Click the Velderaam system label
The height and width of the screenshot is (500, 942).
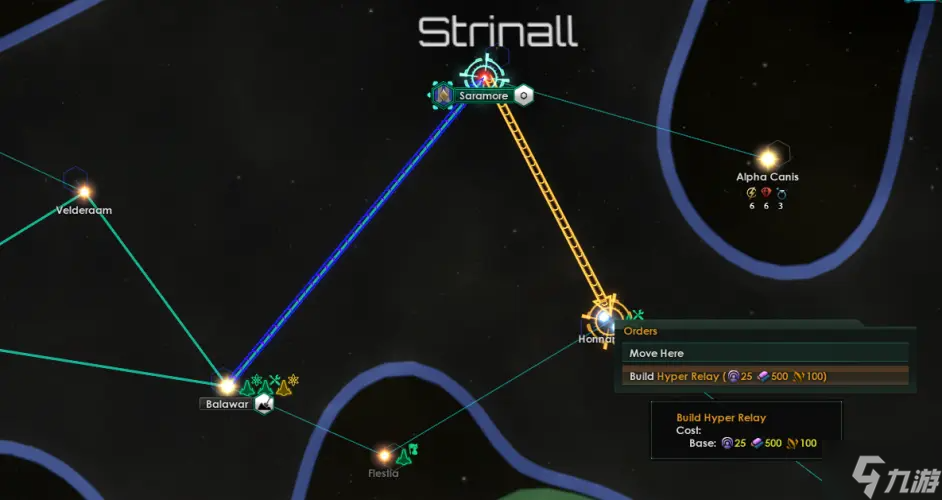coord(84,210)
